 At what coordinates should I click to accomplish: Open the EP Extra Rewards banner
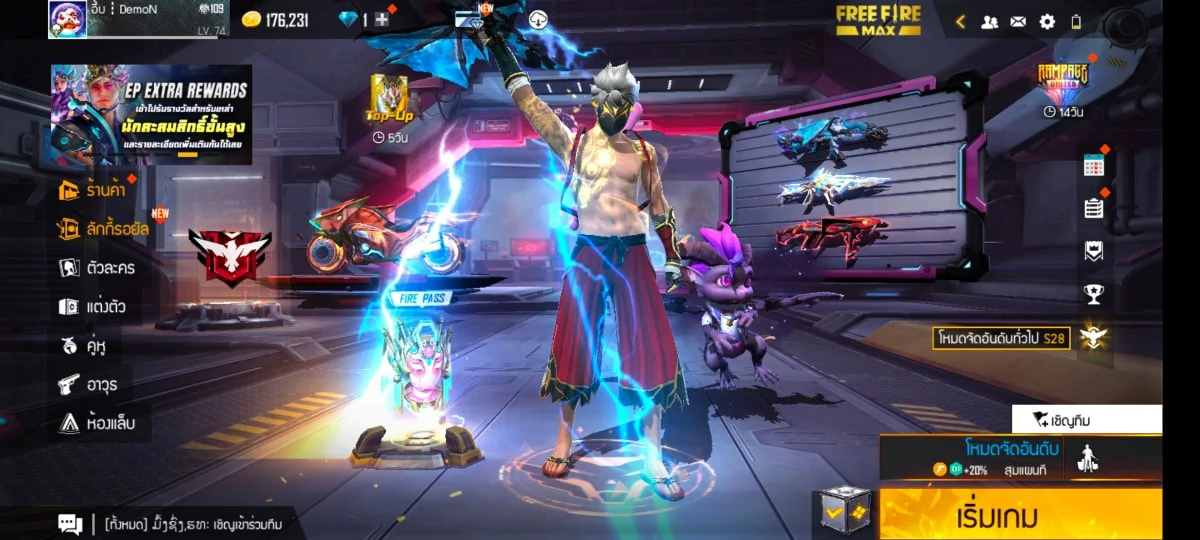coord(151,115)
